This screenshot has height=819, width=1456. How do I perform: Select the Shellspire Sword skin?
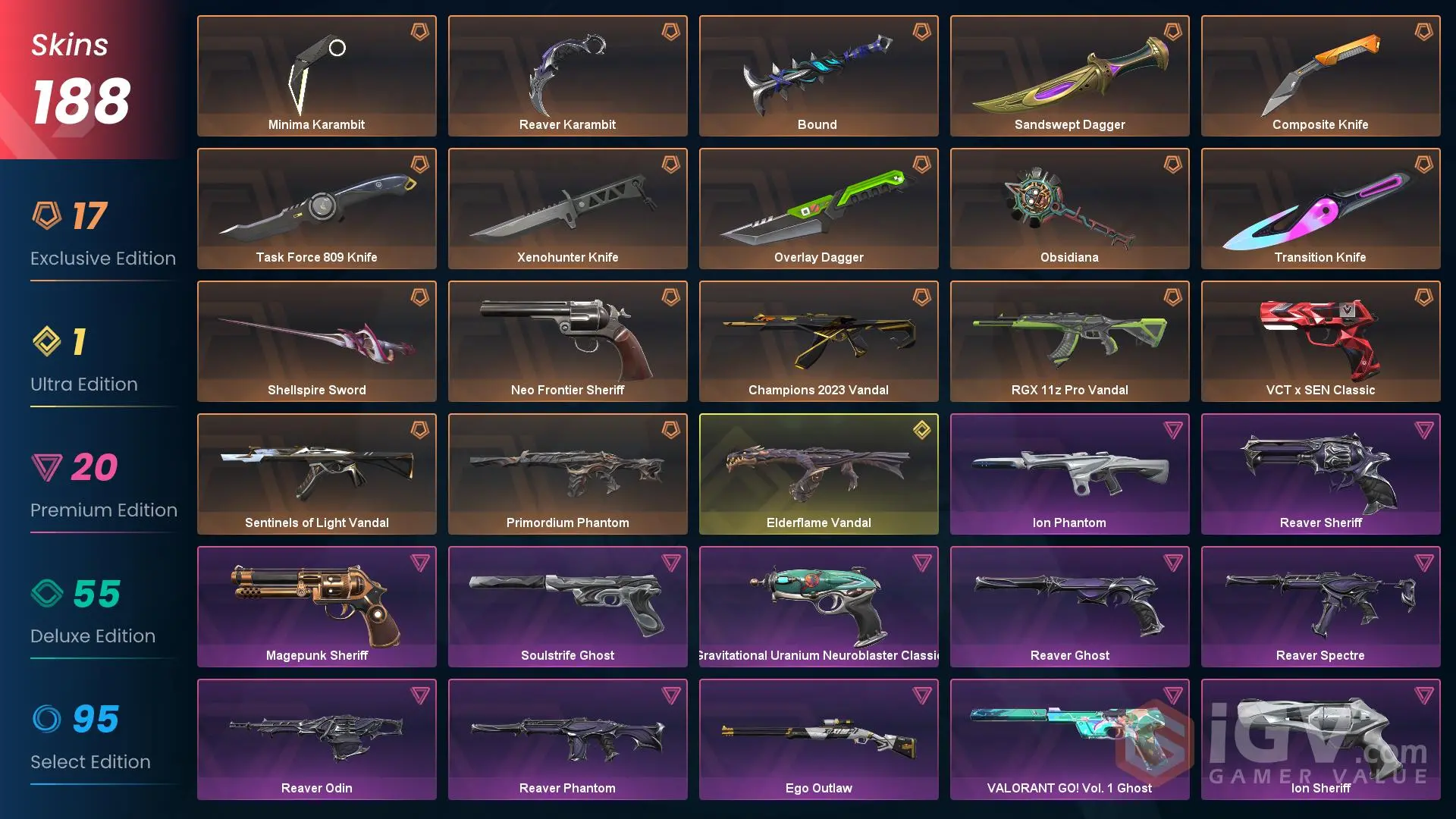point(316,341)
